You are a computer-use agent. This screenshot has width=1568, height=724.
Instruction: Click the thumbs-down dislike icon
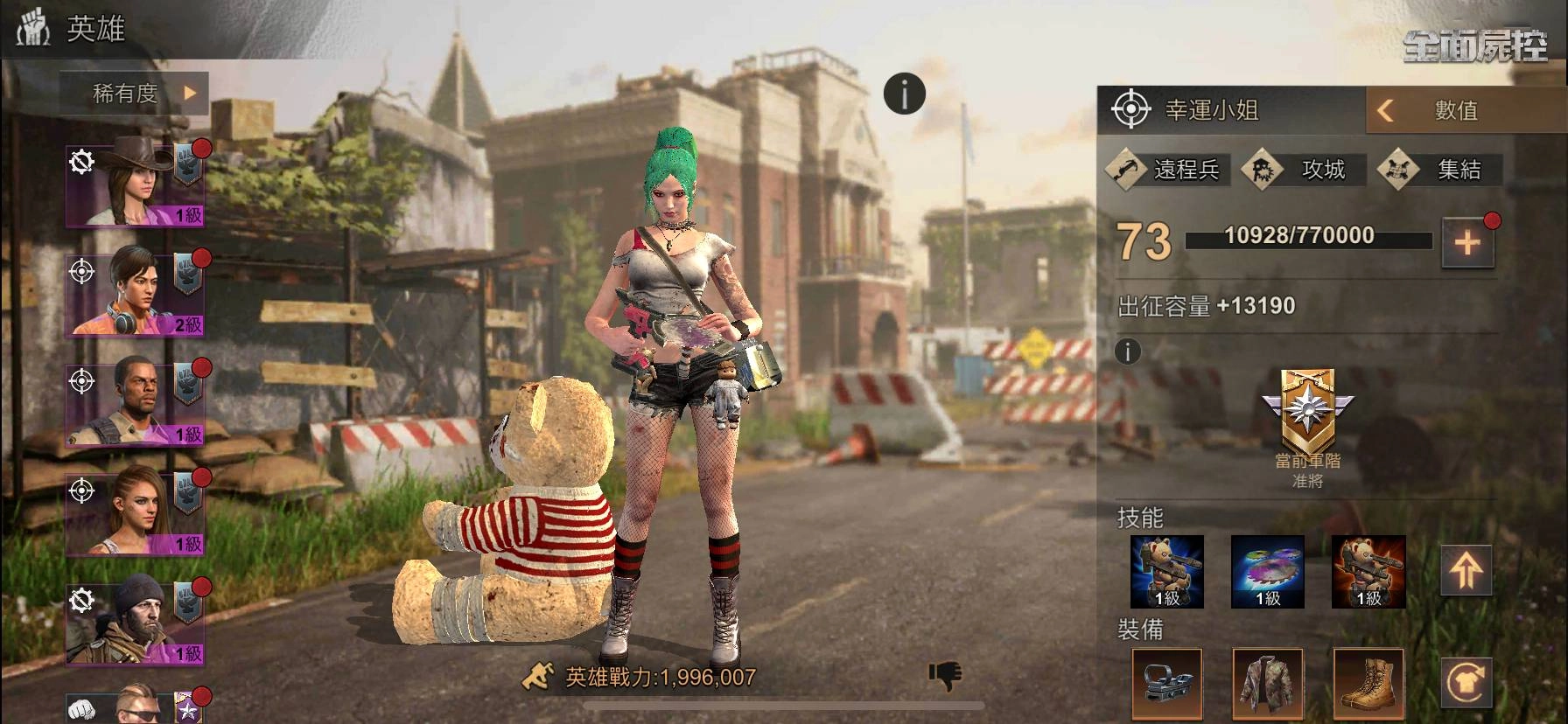point(945,674)
